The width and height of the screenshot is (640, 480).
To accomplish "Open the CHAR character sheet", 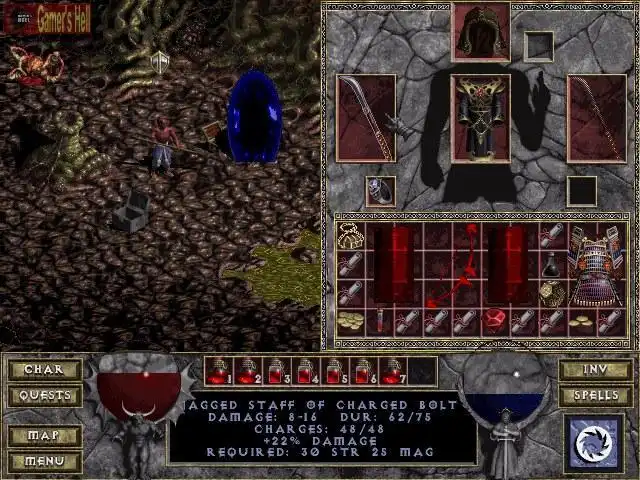I will point(44,369).
